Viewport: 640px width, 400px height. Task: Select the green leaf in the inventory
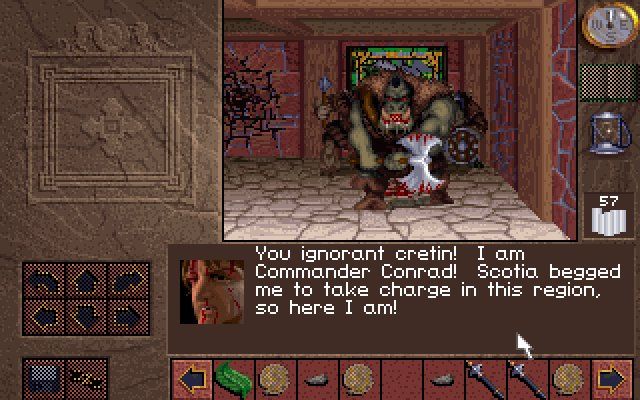(x=232, y=380)
